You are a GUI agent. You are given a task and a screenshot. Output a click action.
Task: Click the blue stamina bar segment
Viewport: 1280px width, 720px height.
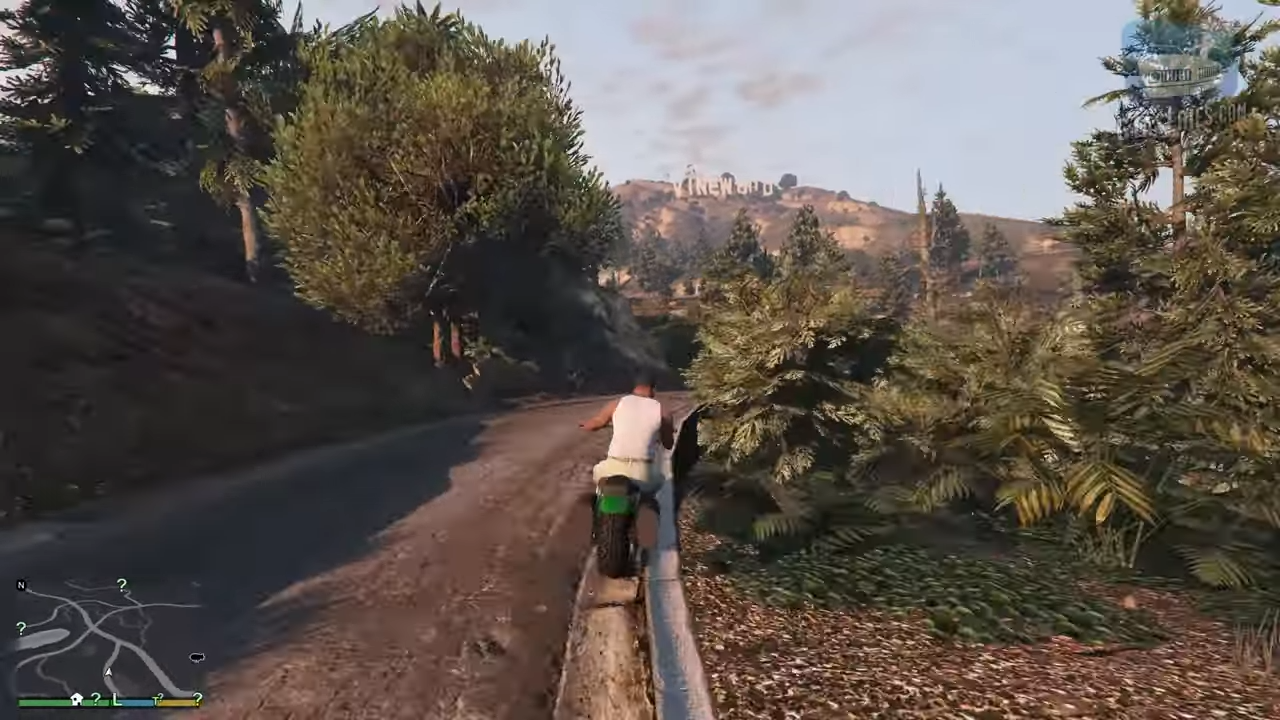133,702
